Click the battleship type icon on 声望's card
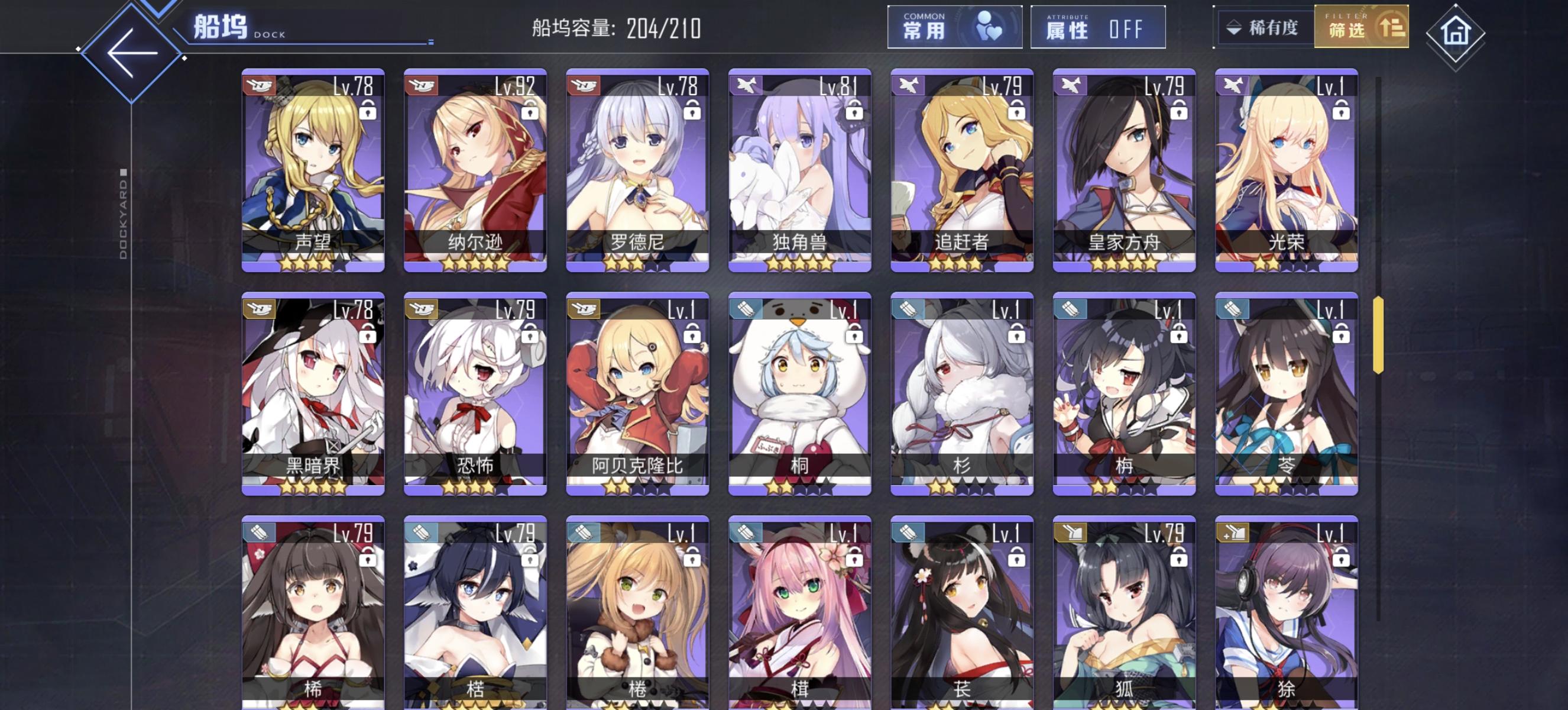Screen dimensions: 1568x710 pos(261,87)
